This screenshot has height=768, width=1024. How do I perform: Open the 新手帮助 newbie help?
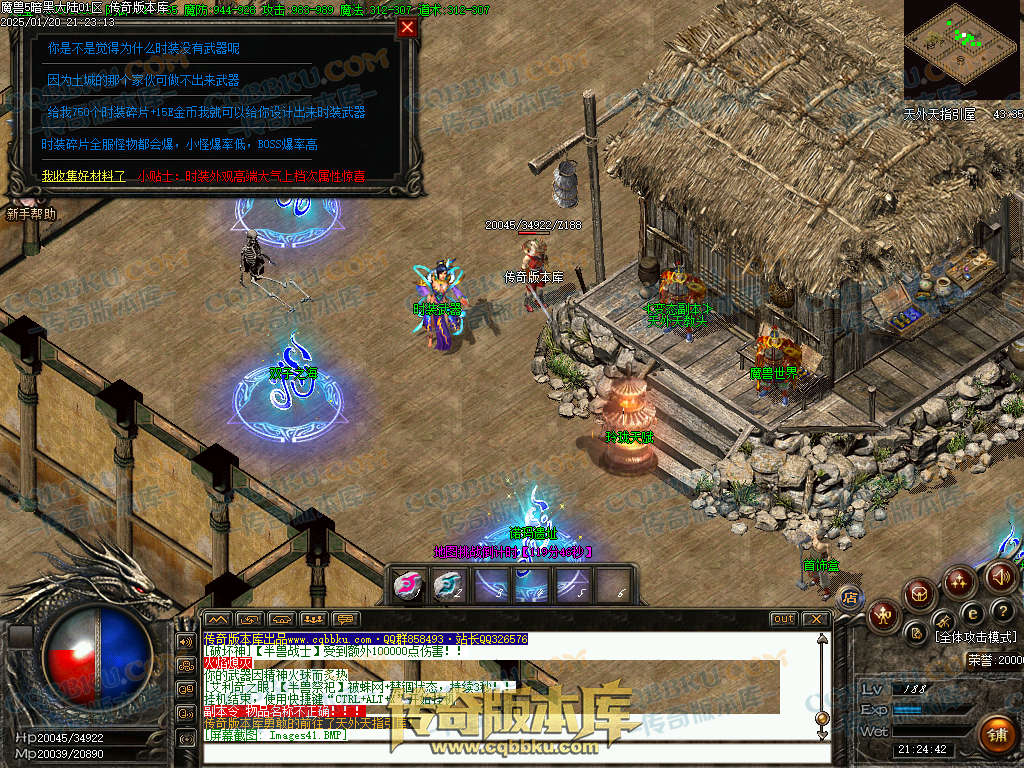tap(31, 213)
